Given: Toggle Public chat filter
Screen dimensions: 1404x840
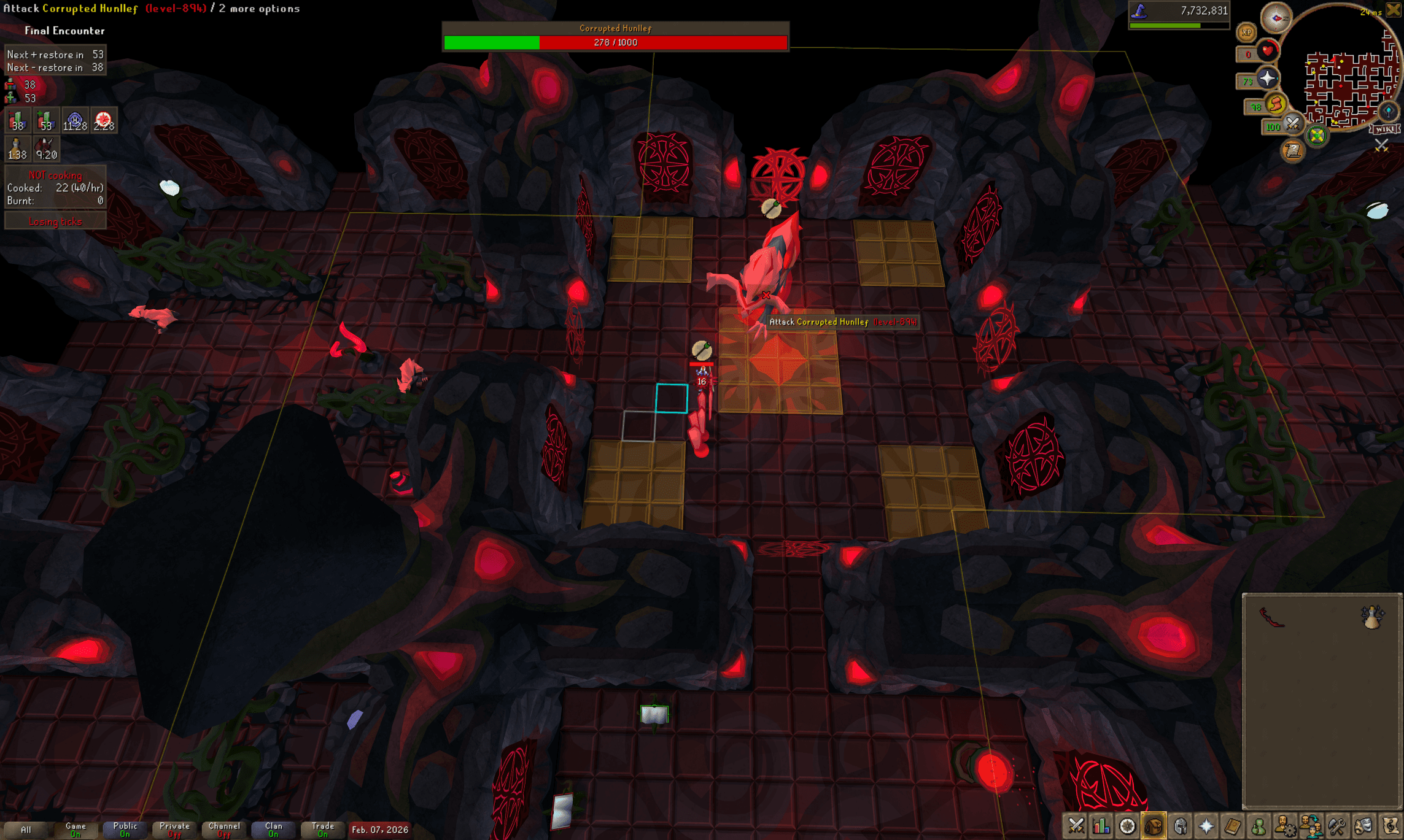Looking at the screenshot, I should 125,830.
